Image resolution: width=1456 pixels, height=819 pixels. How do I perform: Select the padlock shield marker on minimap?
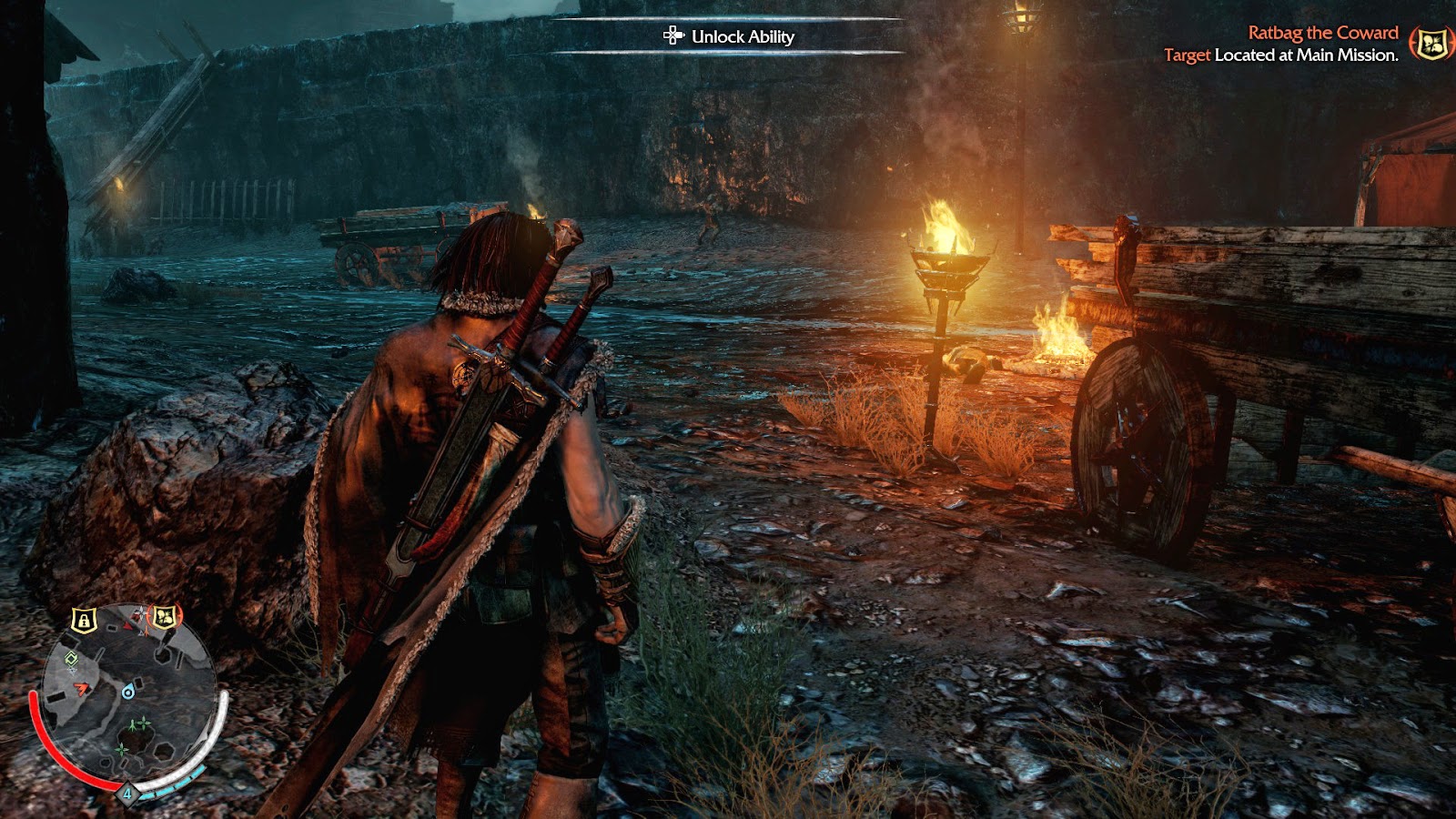pos(84,621)
